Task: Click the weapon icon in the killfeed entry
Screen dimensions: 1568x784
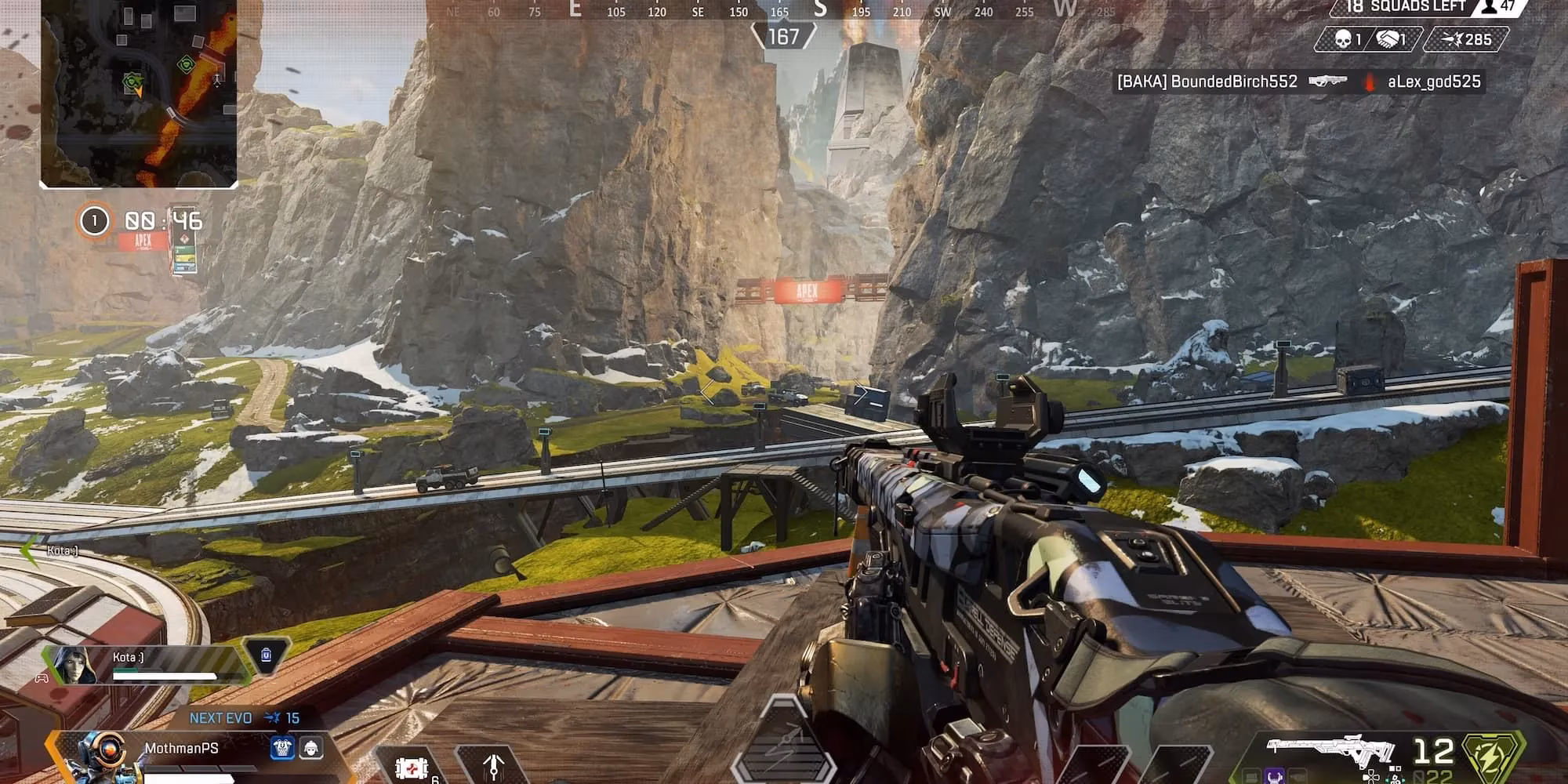Action: point(1327,81)
